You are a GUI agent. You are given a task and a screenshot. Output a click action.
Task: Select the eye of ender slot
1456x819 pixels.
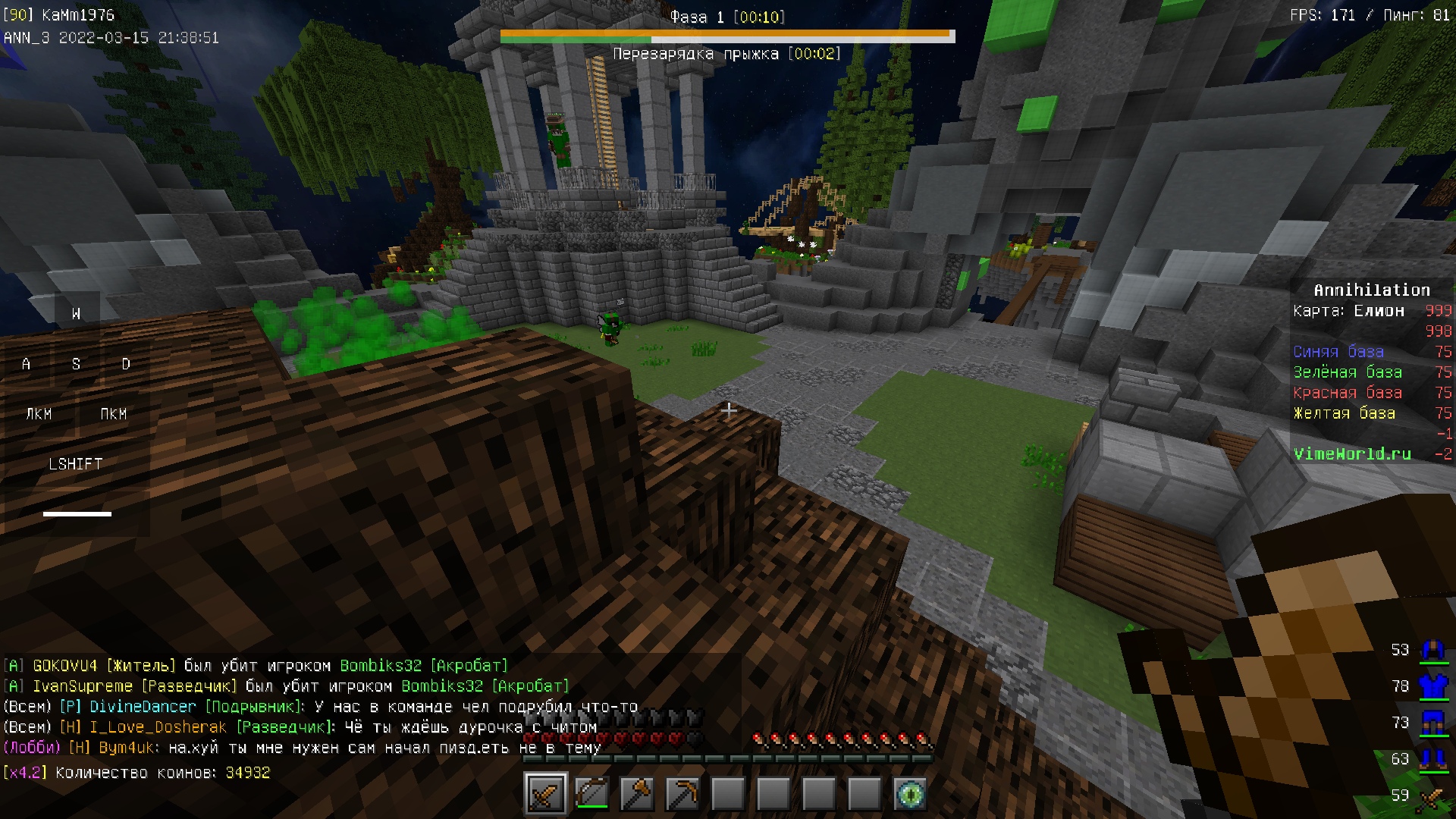tap(910, 794)
